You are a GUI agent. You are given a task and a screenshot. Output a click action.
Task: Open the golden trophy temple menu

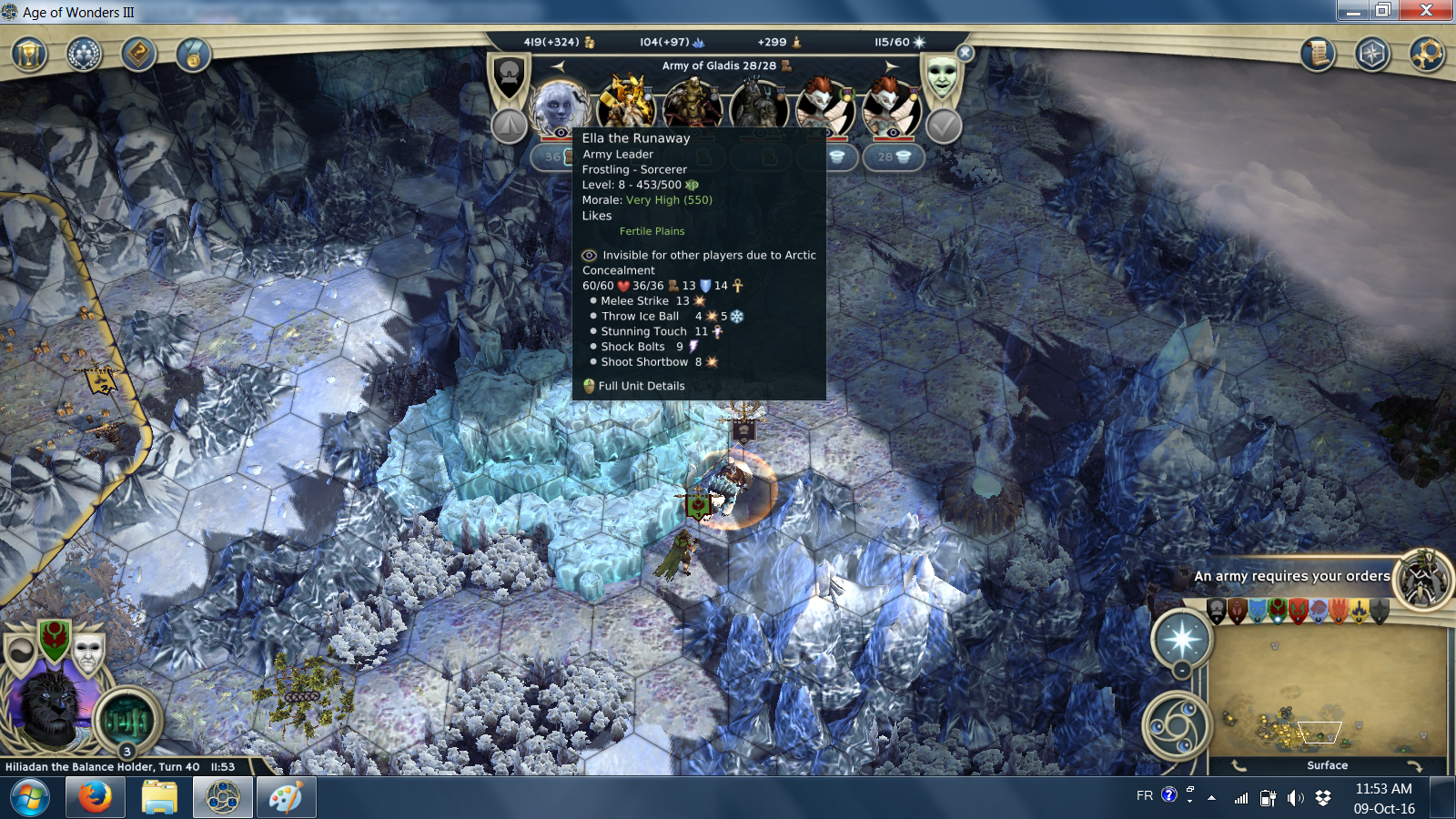click(29, 55)
